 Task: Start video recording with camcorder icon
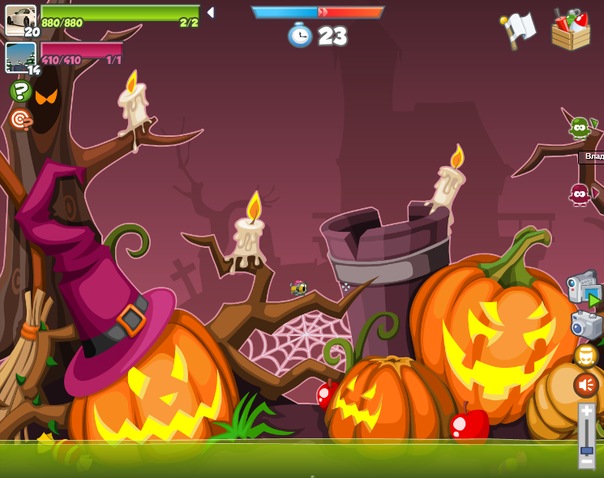click(x=583, y=289)
